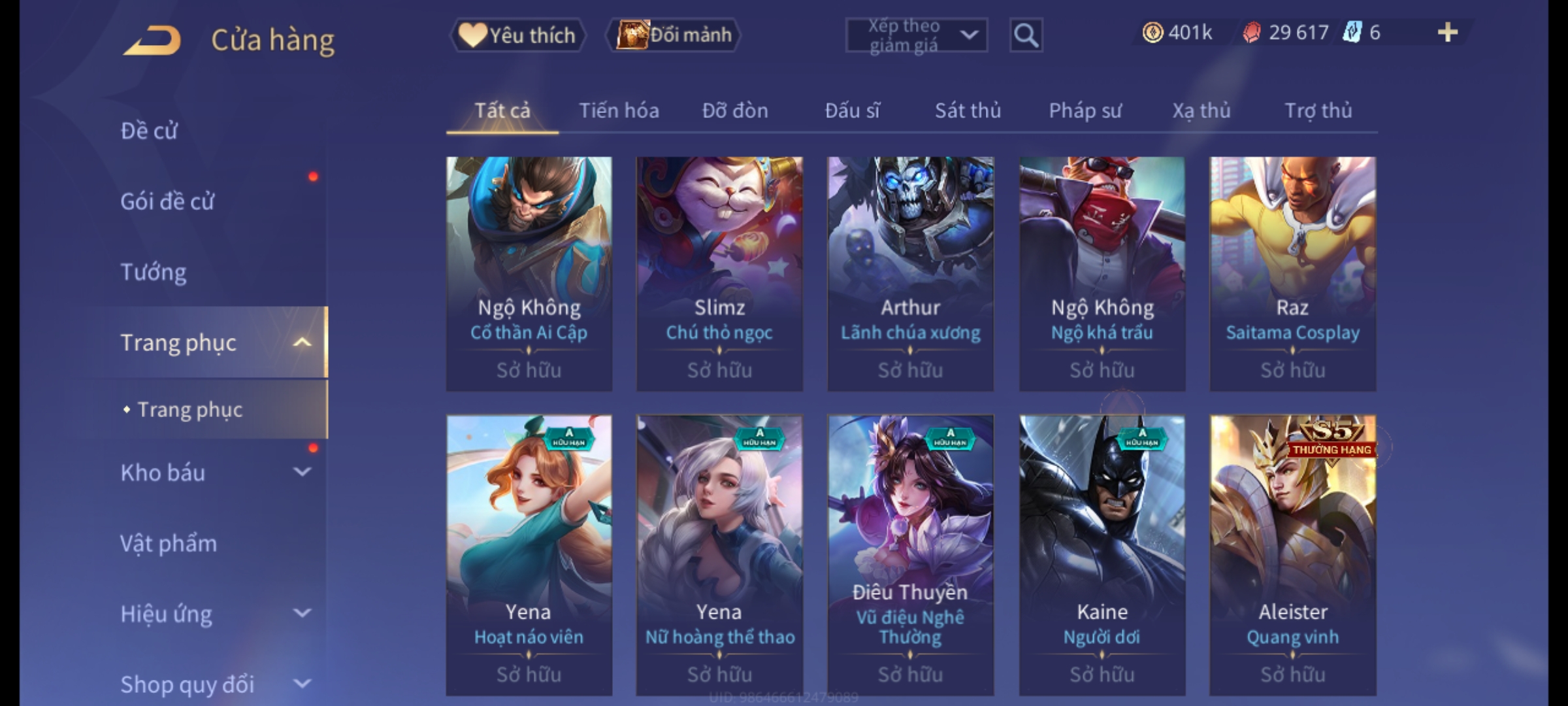1568x706 pixels.
Task: Select the Raz Saitama Cosplay skin
Action: [1292, 273]
